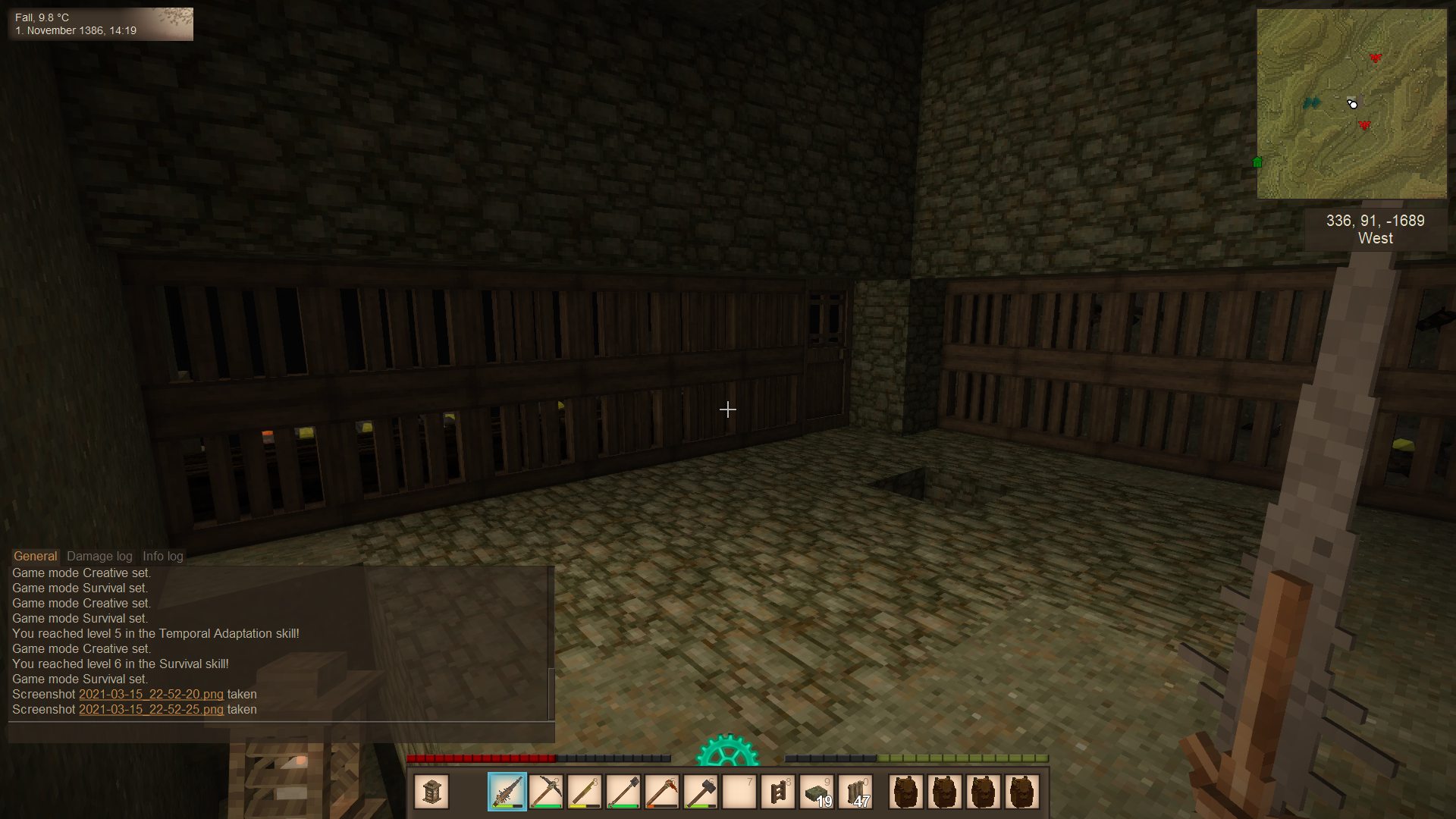Click the chat text input field
The width and height of the screenshot is (1456, 819).
281,733
